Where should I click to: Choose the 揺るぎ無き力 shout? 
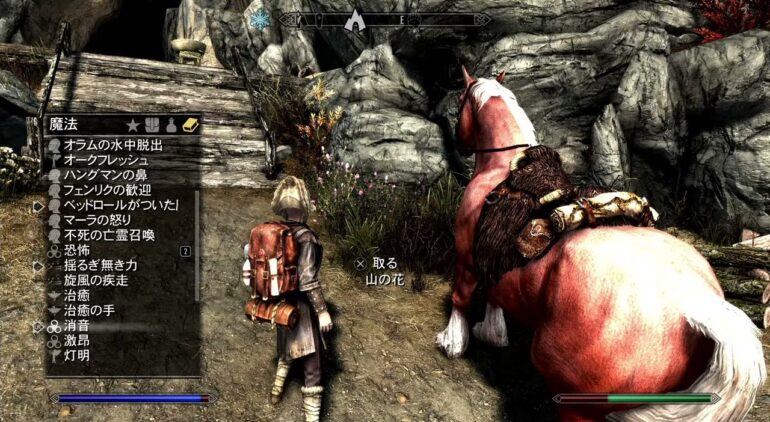[99, 265]
